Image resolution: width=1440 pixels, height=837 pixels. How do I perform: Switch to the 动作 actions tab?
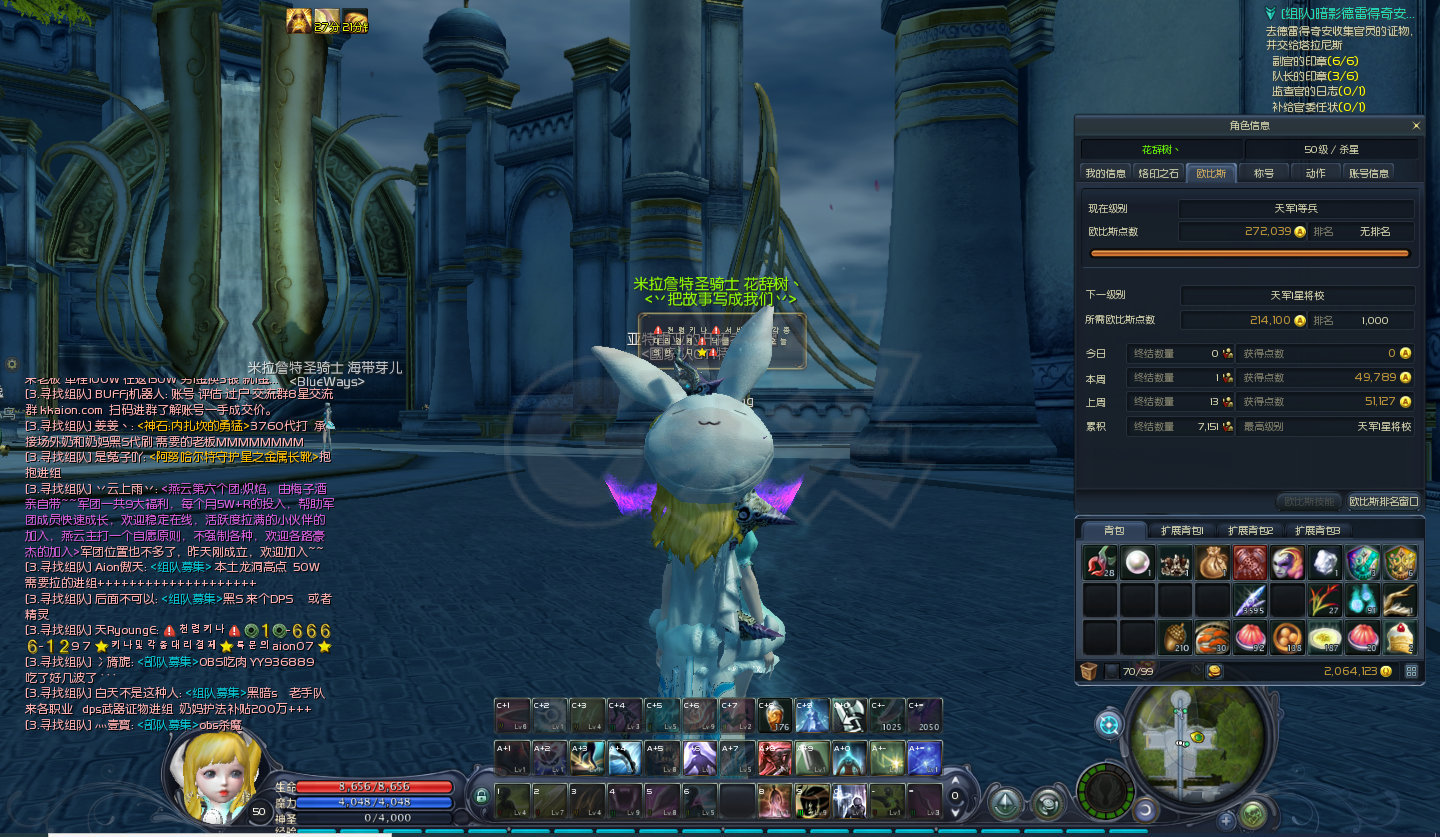[x=1315, y=173]
